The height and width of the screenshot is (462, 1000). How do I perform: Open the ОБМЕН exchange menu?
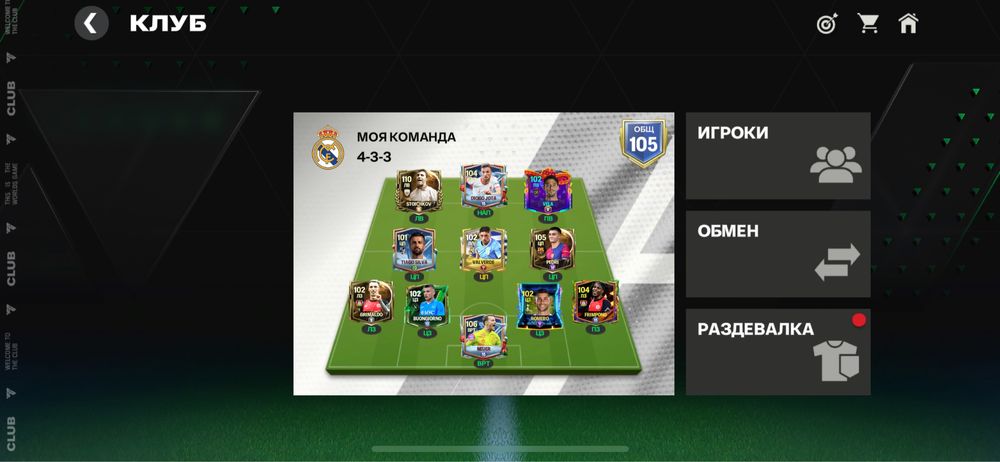click(778, 254)
